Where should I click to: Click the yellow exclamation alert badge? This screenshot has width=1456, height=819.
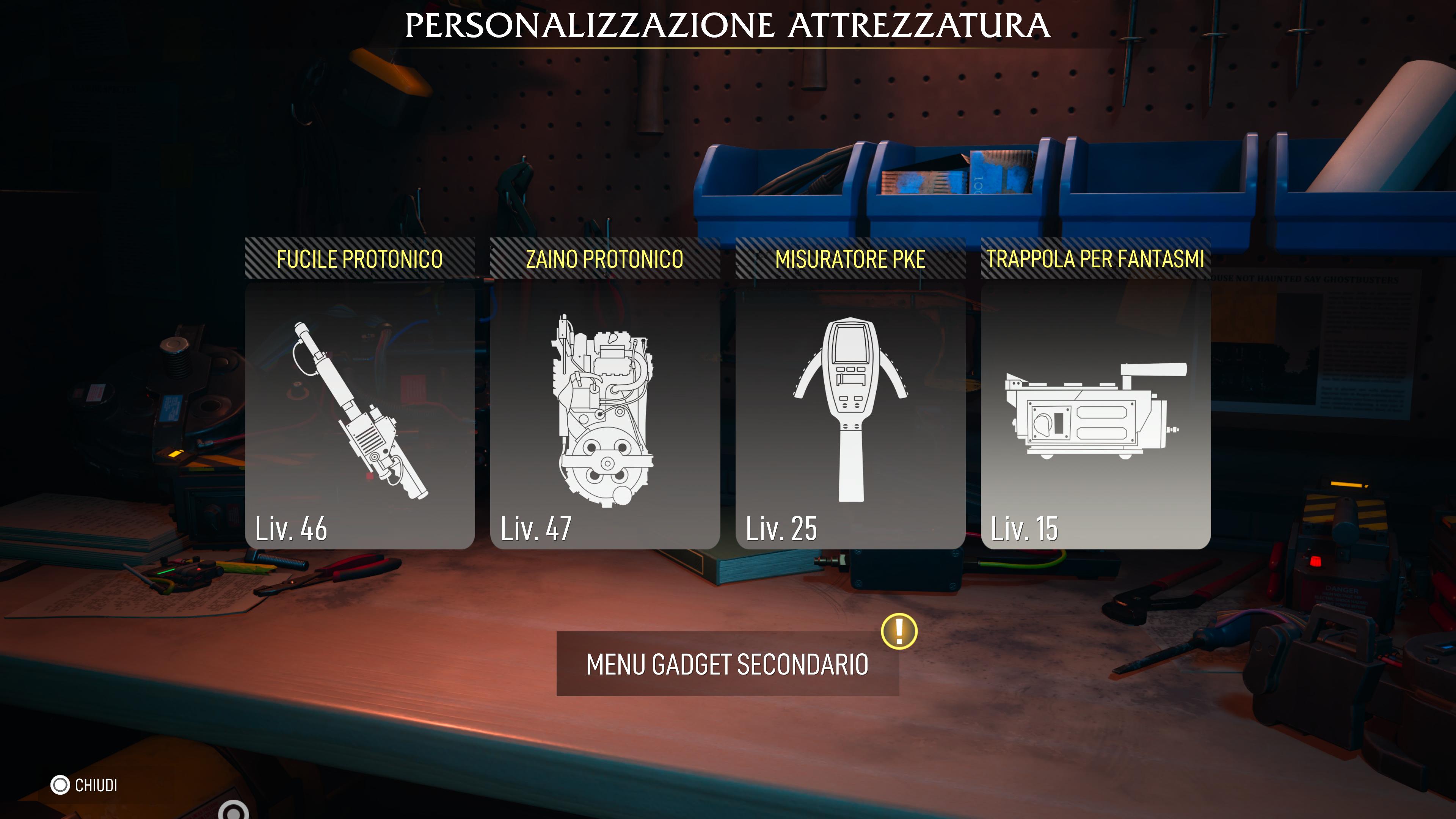[x=899, y=631]
